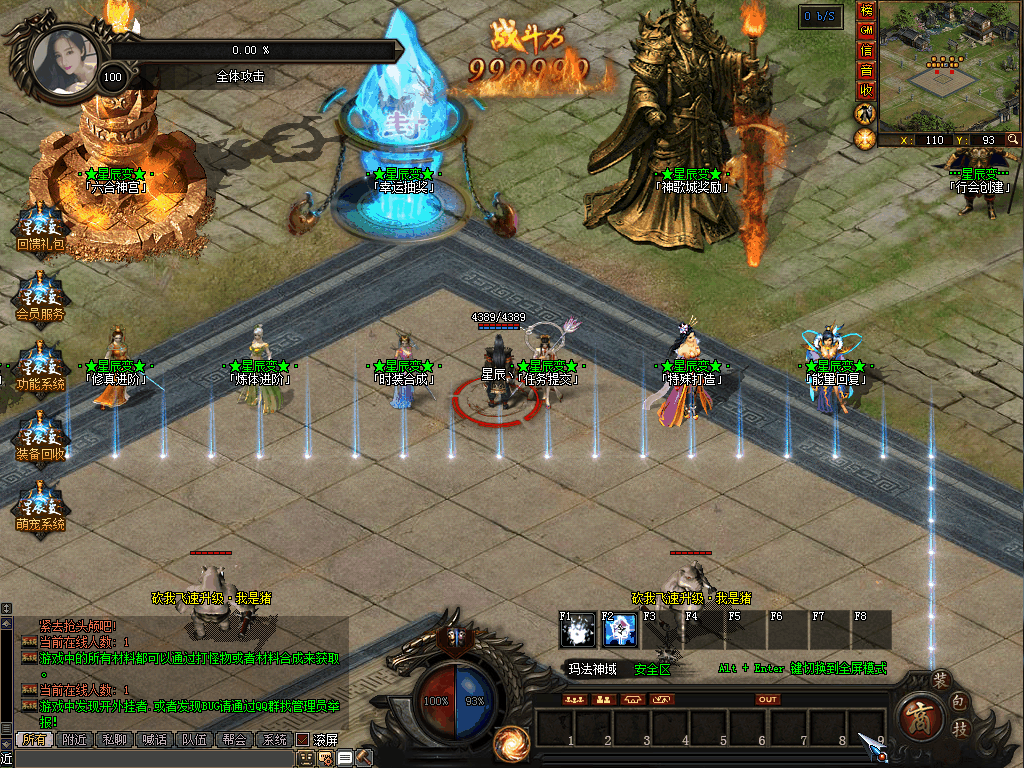
Task: Open the 信 mail button
Action: click(866, 49)
